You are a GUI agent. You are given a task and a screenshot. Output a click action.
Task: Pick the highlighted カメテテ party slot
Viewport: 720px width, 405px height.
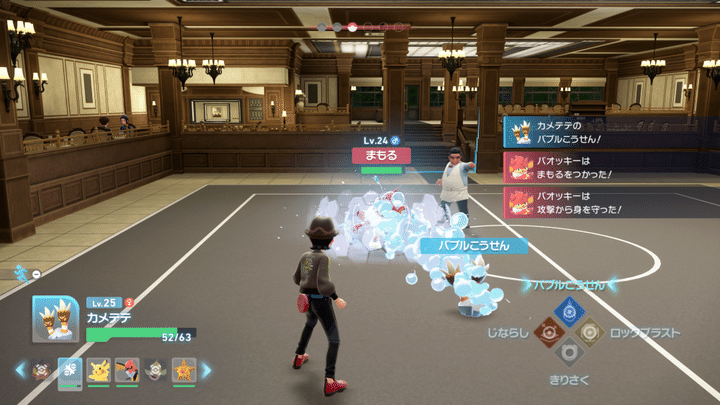coord(70,371)
